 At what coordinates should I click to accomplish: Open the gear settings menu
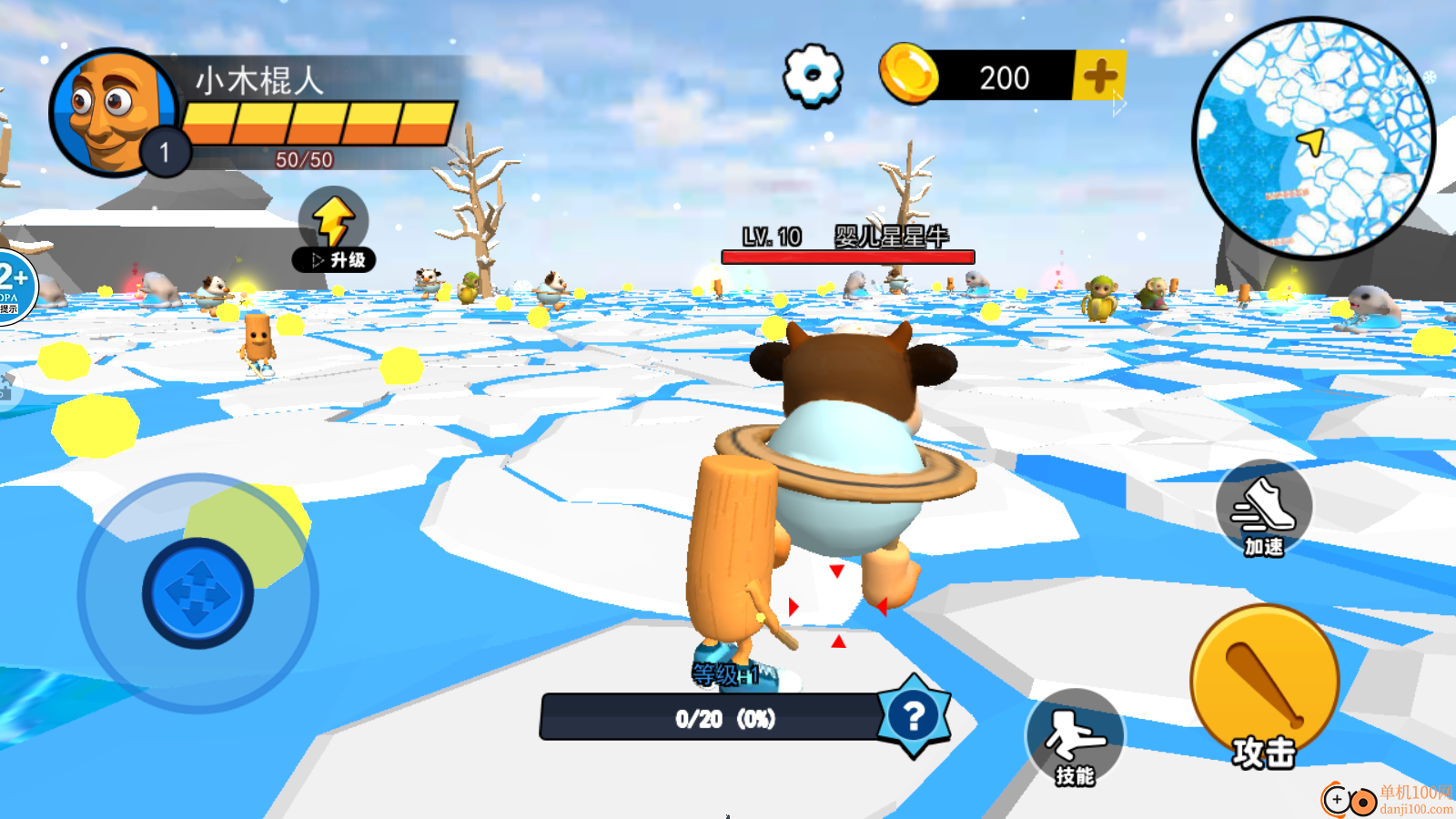pos(813,76)
